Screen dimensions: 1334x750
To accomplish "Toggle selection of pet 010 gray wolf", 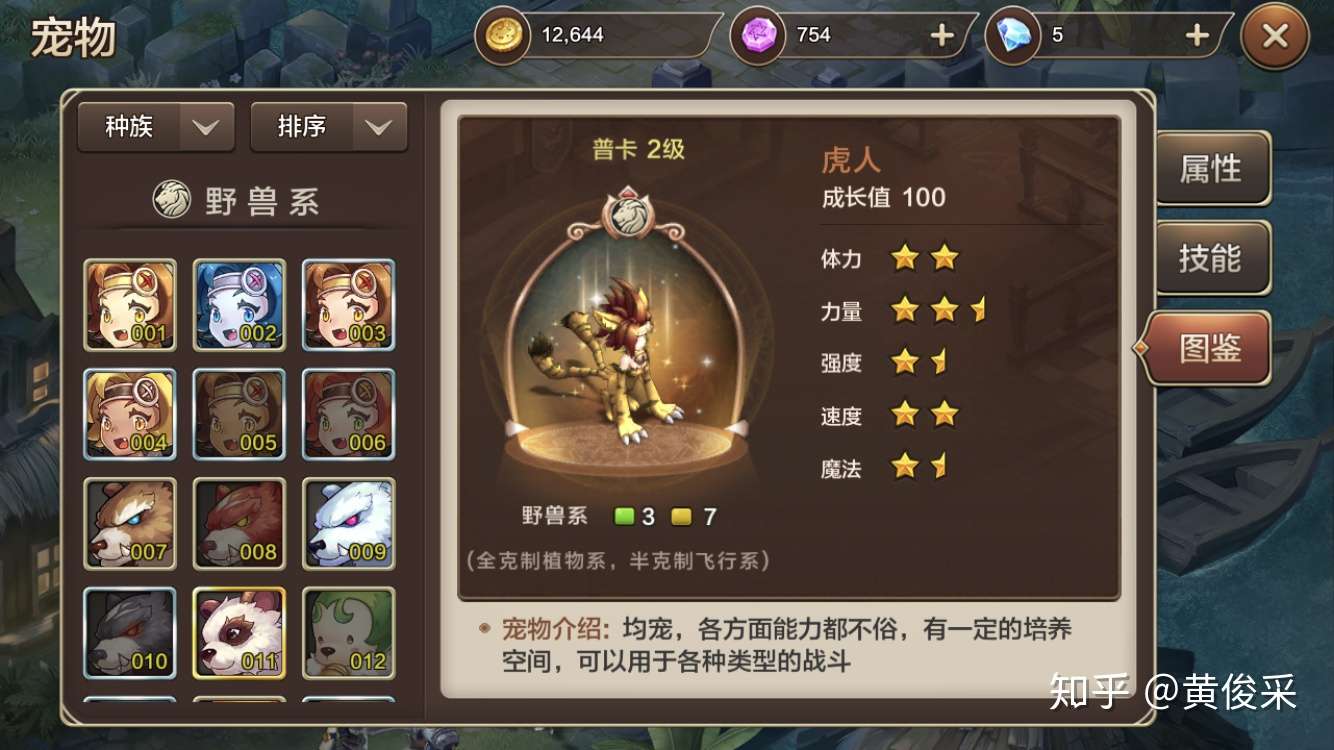I will pos(130,632).
